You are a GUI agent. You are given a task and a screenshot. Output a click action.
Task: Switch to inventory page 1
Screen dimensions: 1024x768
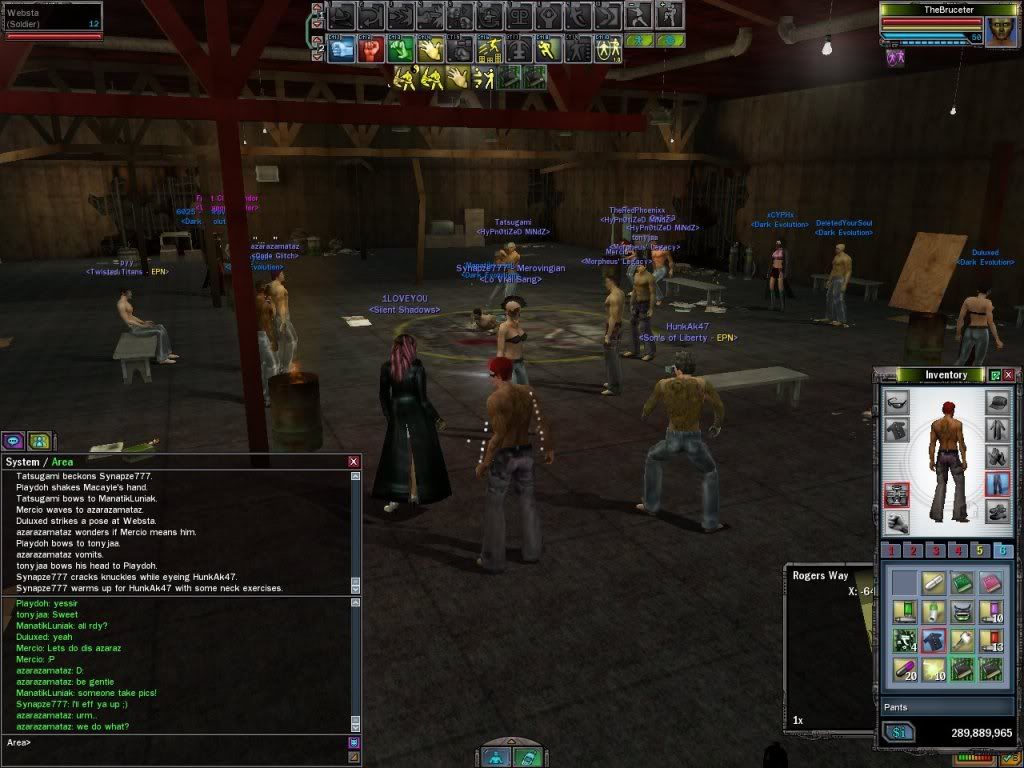pyautogui.click(x=893, y=551)
